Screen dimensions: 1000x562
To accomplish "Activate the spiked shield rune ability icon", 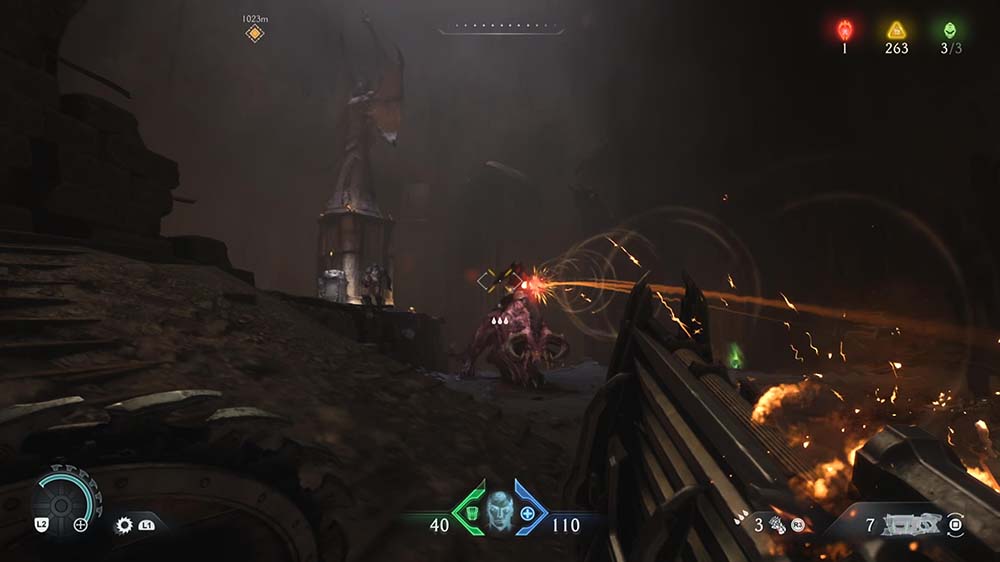I will click(124, 524).
